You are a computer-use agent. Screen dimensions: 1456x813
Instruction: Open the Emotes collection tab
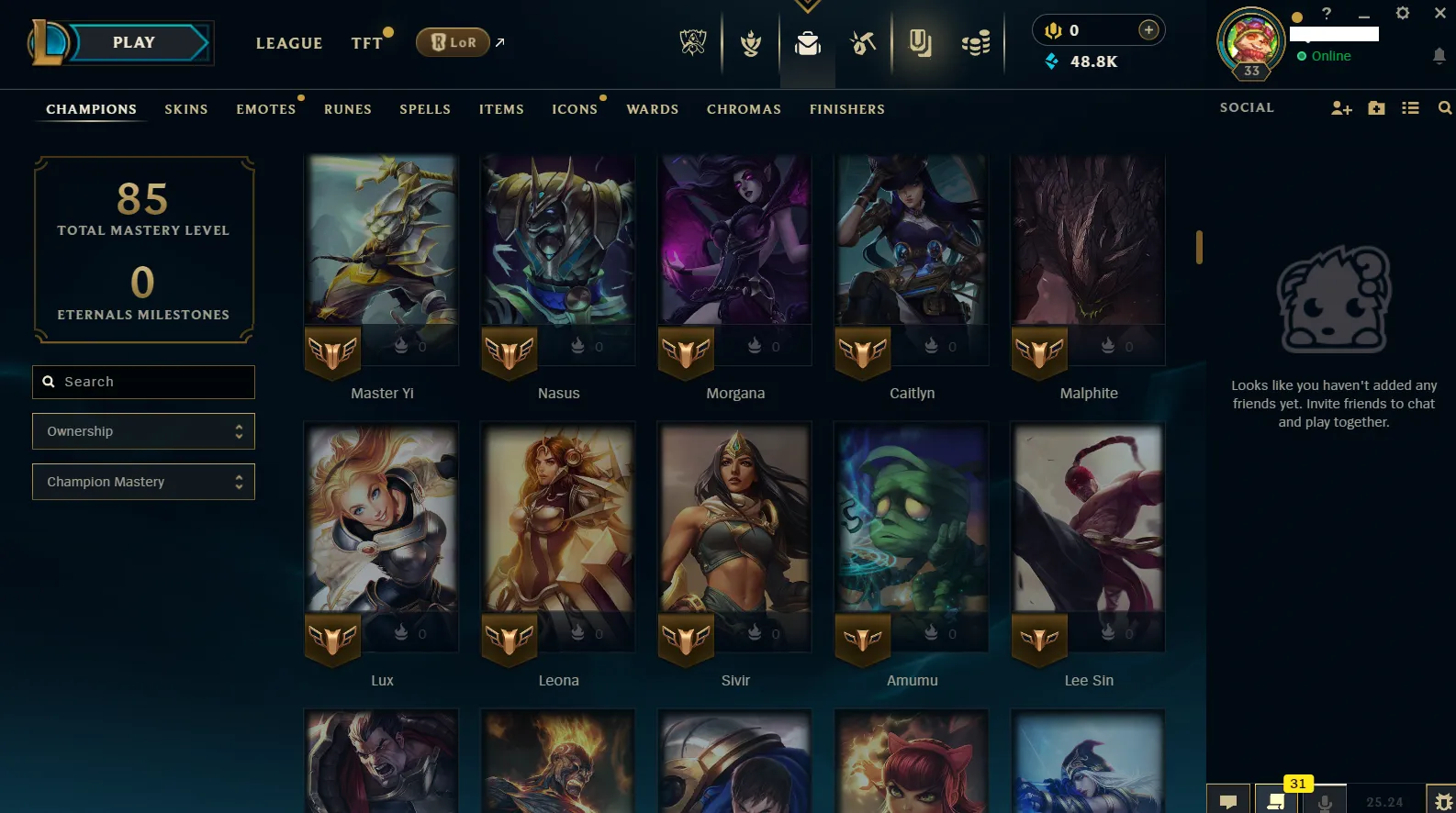[x=266, y=109]
